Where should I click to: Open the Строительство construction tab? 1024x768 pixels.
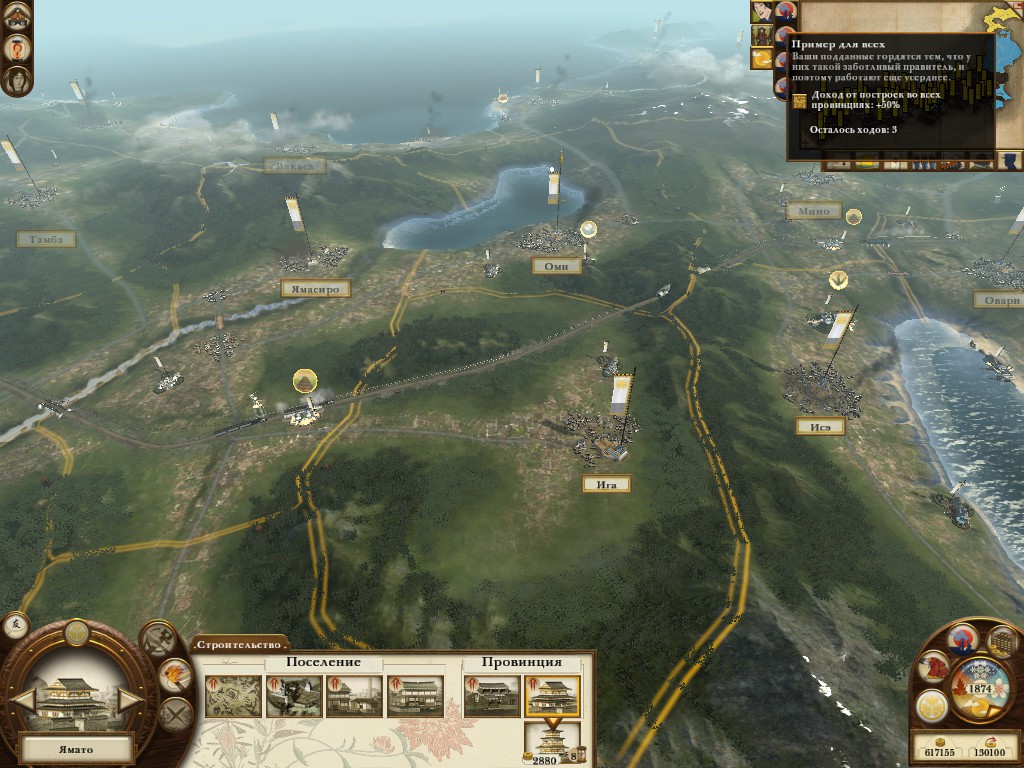[x=238, y=645]
